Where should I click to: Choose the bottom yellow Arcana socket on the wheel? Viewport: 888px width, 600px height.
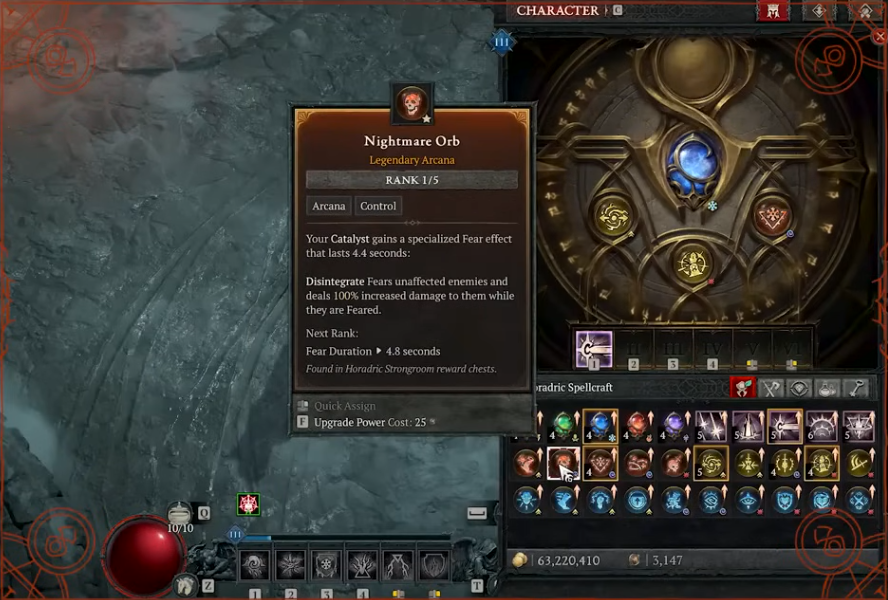tap(693, 264)
